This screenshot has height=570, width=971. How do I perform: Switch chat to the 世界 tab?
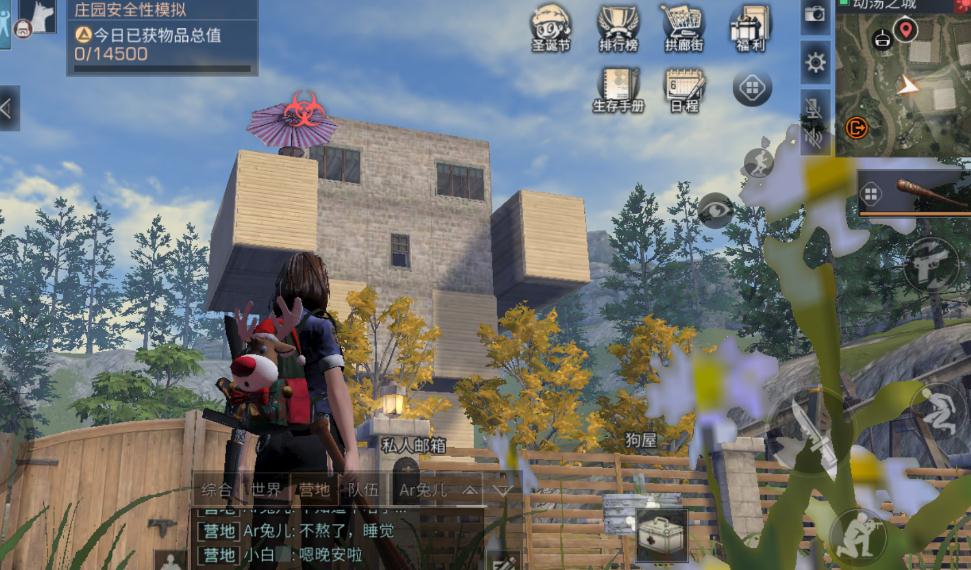pyautogui.click(x=266, y=490)
